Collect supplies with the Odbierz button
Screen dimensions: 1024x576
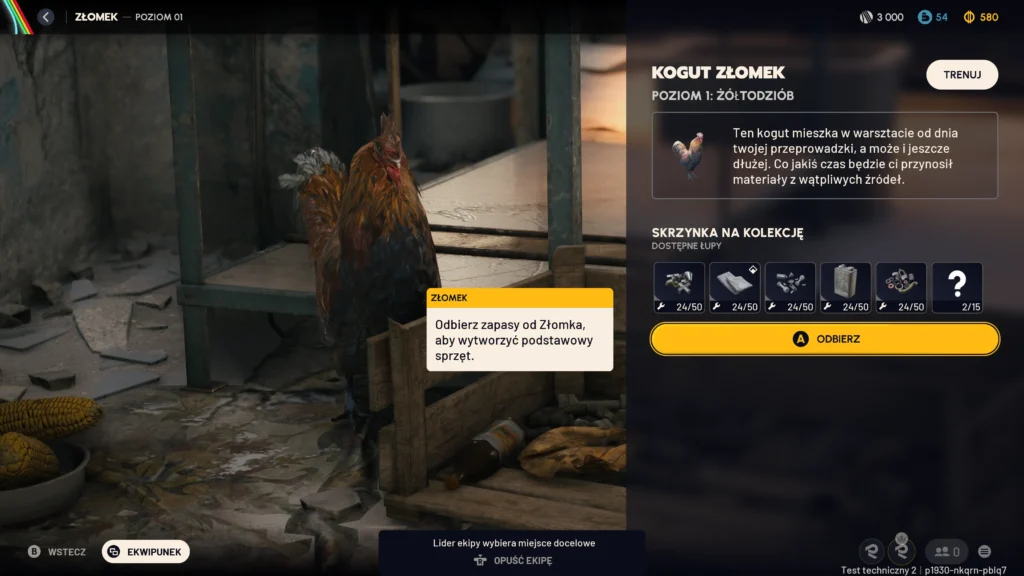[x=825, y=339]
